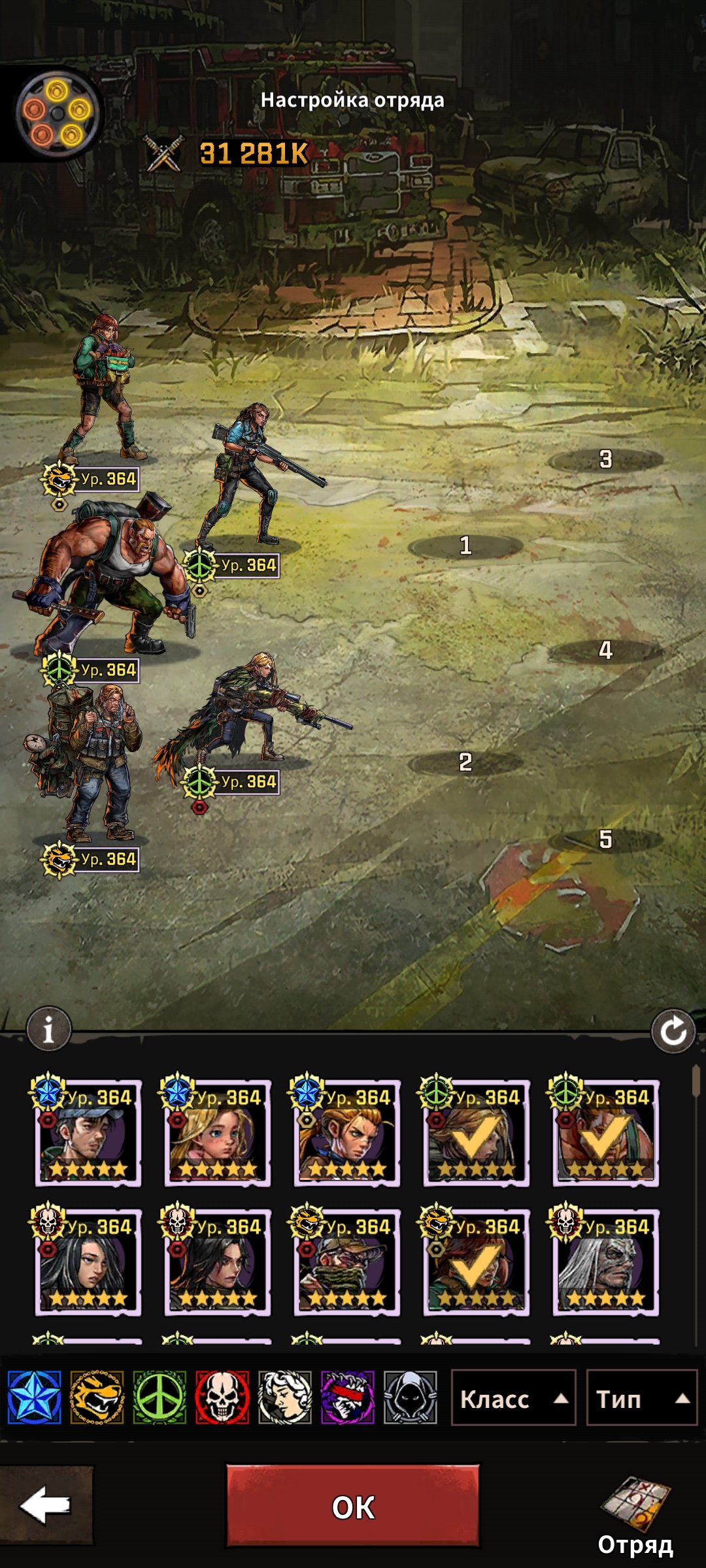This screenshot has width=706, height=1568.
Task: Filter heroes by the grey hooded faction
Action: pyautogui.click(x=410, y=1398)
